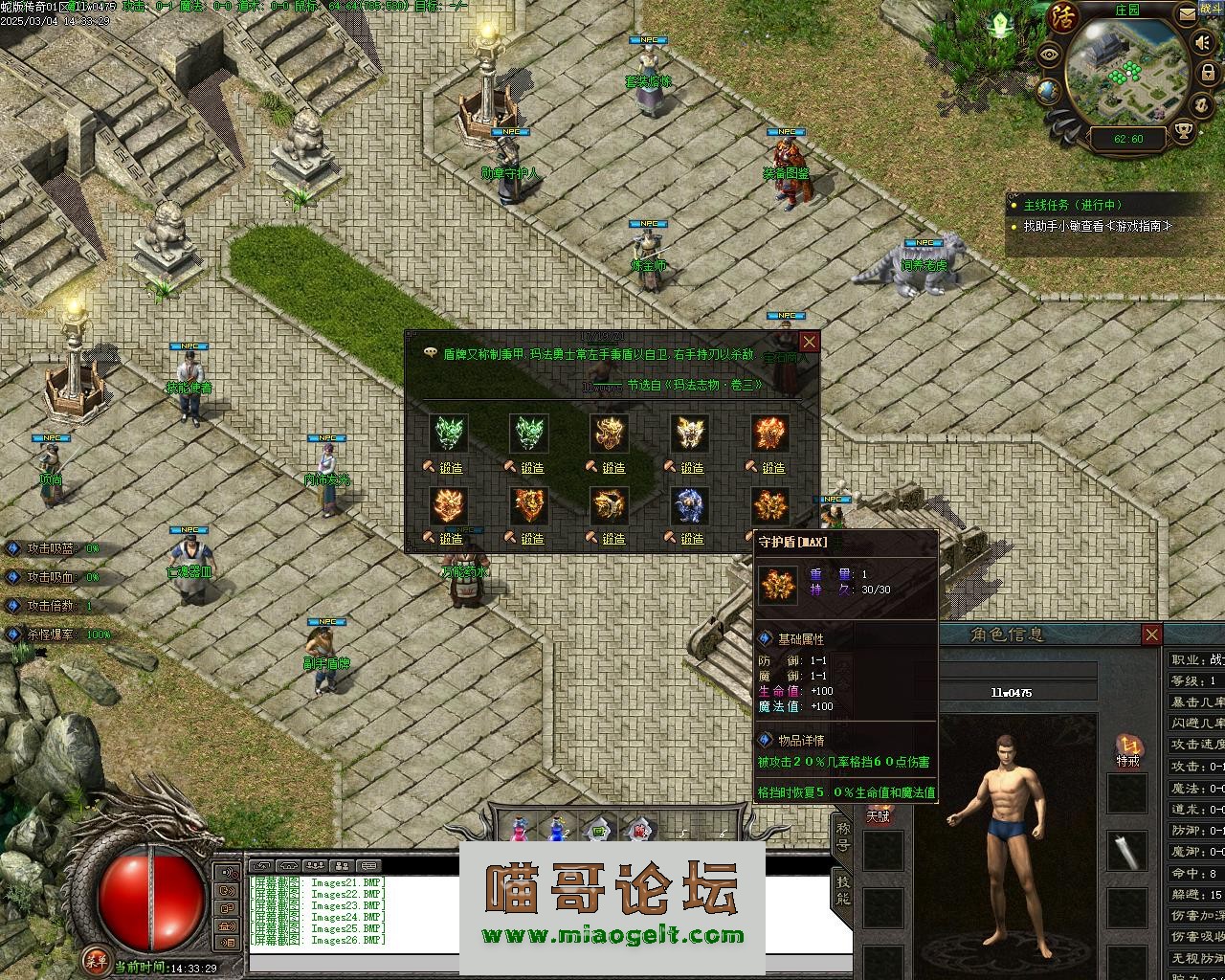Close the 角色信息 character panel

point(1152,635)
